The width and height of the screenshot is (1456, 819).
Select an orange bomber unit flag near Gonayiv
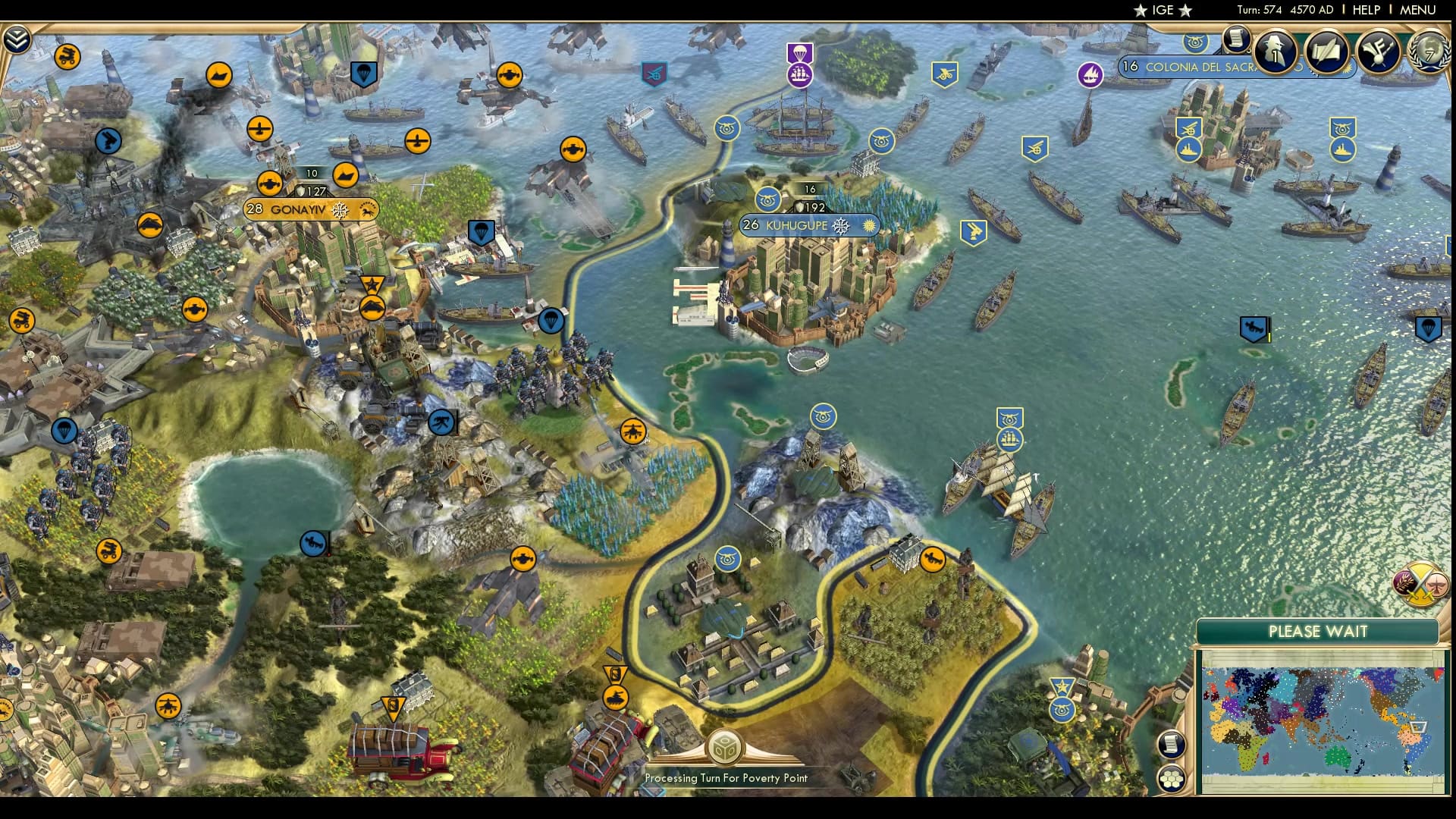(x=269, y=183)
